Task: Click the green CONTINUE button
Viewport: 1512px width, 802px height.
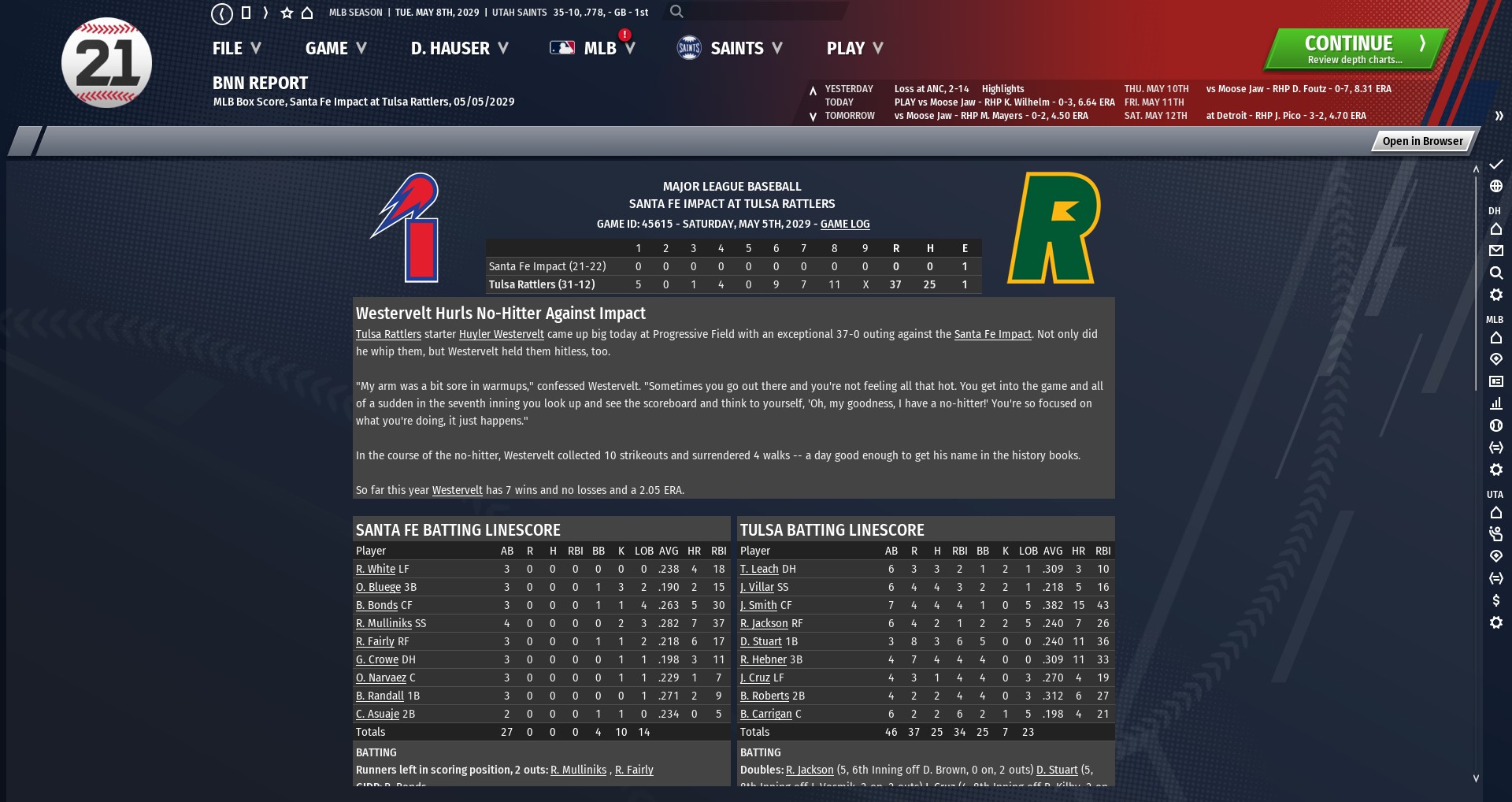Action: (x=1354, y=49)
